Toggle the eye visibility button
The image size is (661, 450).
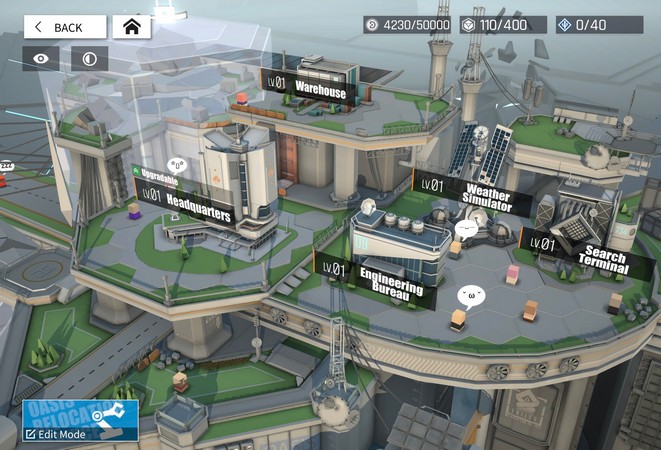coord(41,59)
